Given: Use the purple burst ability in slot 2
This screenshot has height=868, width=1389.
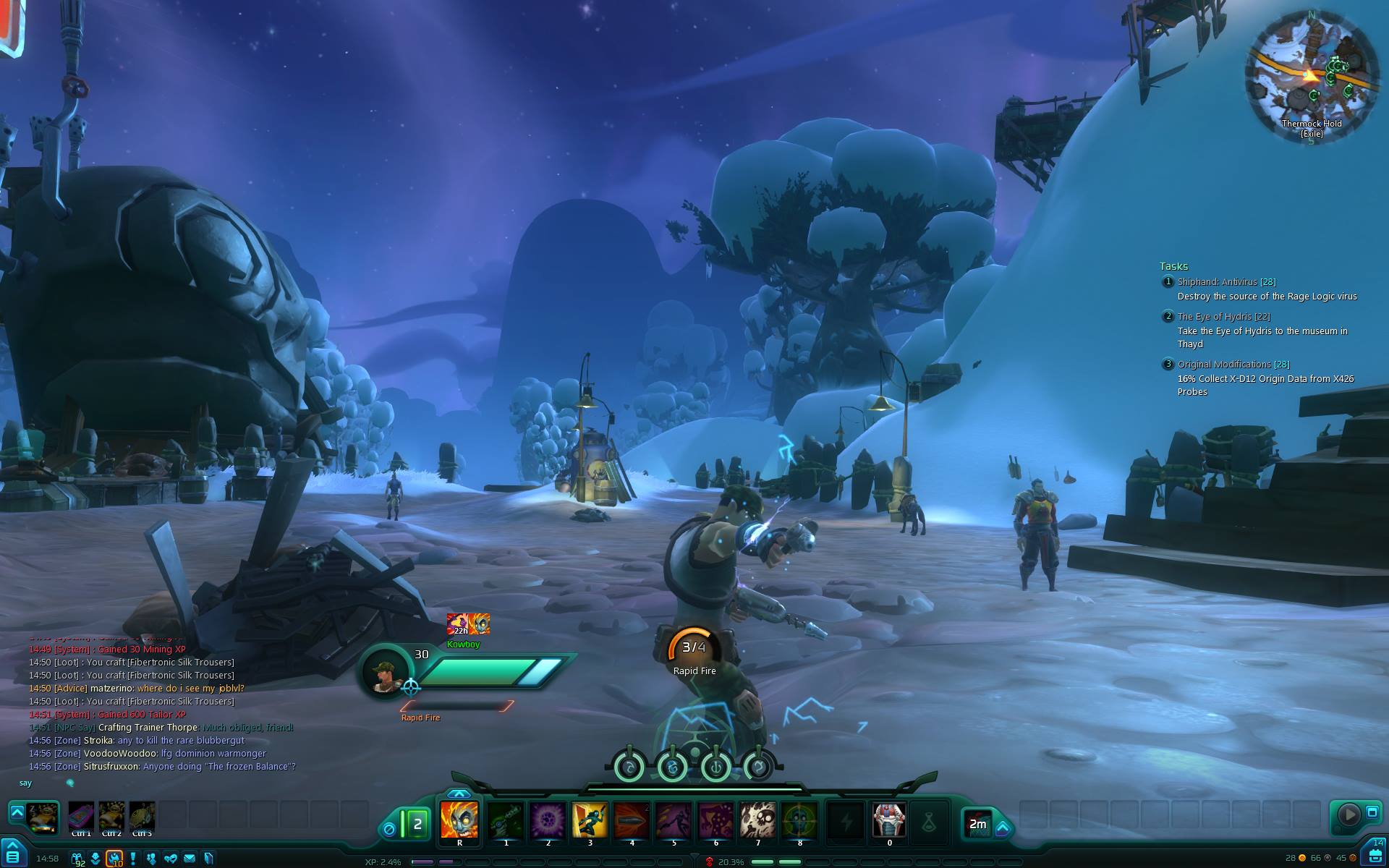Looking at the screenshot, I should pos(548,820).
